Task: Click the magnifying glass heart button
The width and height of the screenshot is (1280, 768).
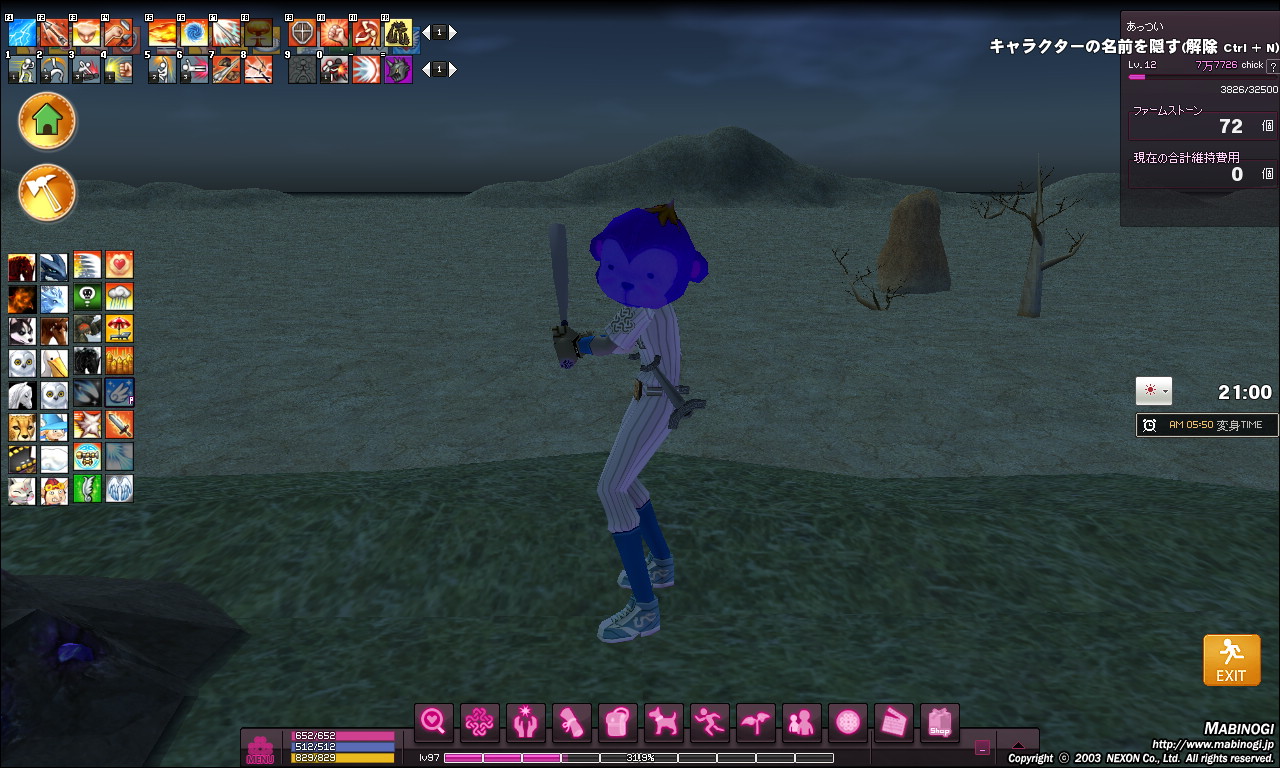Action: [x=433, y=722]
